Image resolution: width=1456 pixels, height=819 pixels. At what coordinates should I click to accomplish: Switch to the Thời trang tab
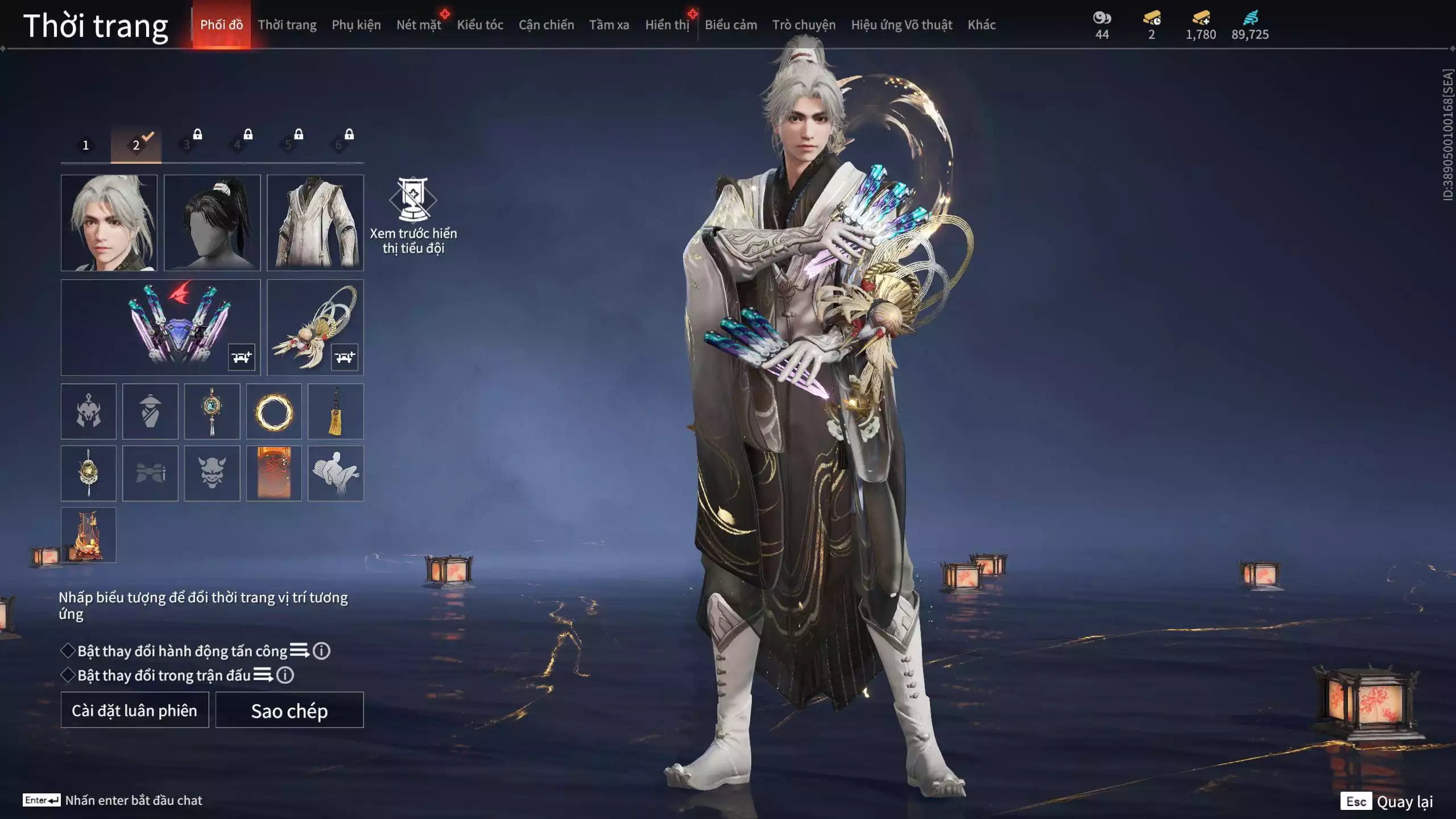[287, 25]
